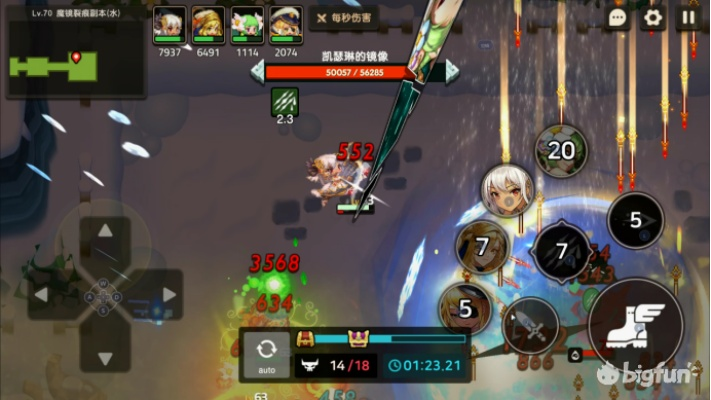The width and height of the screenshot is (711, 400).
Task: Tap the winged boot dash button
Action: 635,323
